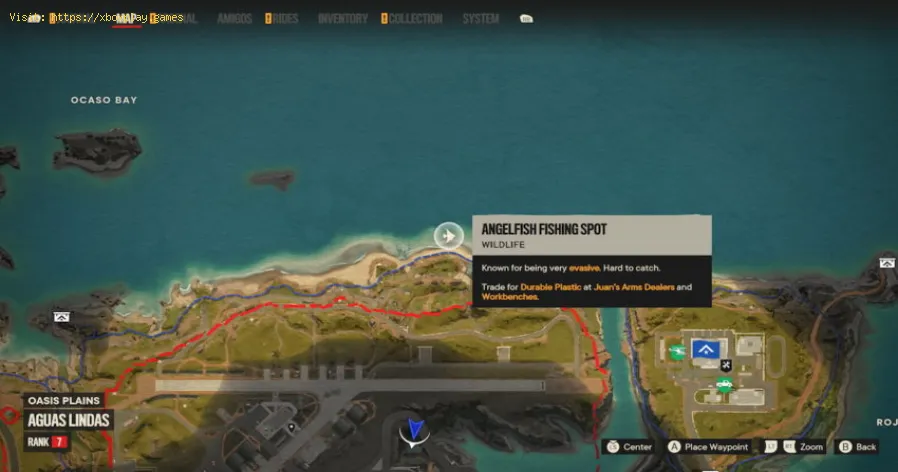This screenshot has width=898, height=472.
Task: Go to the System tab
Action: [480, 18]
